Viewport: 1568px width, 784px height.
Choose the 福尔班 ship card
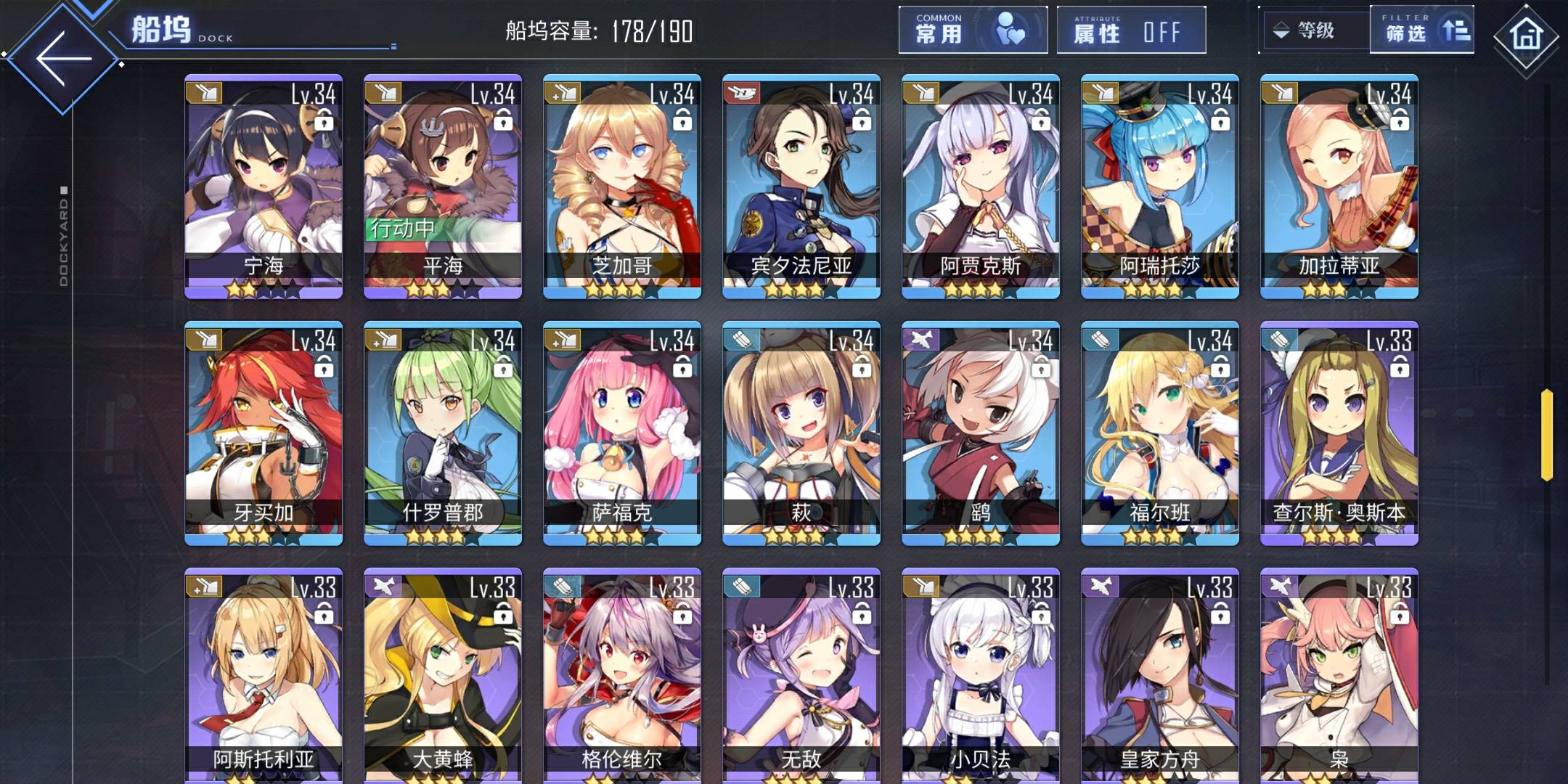point(1160,433)
